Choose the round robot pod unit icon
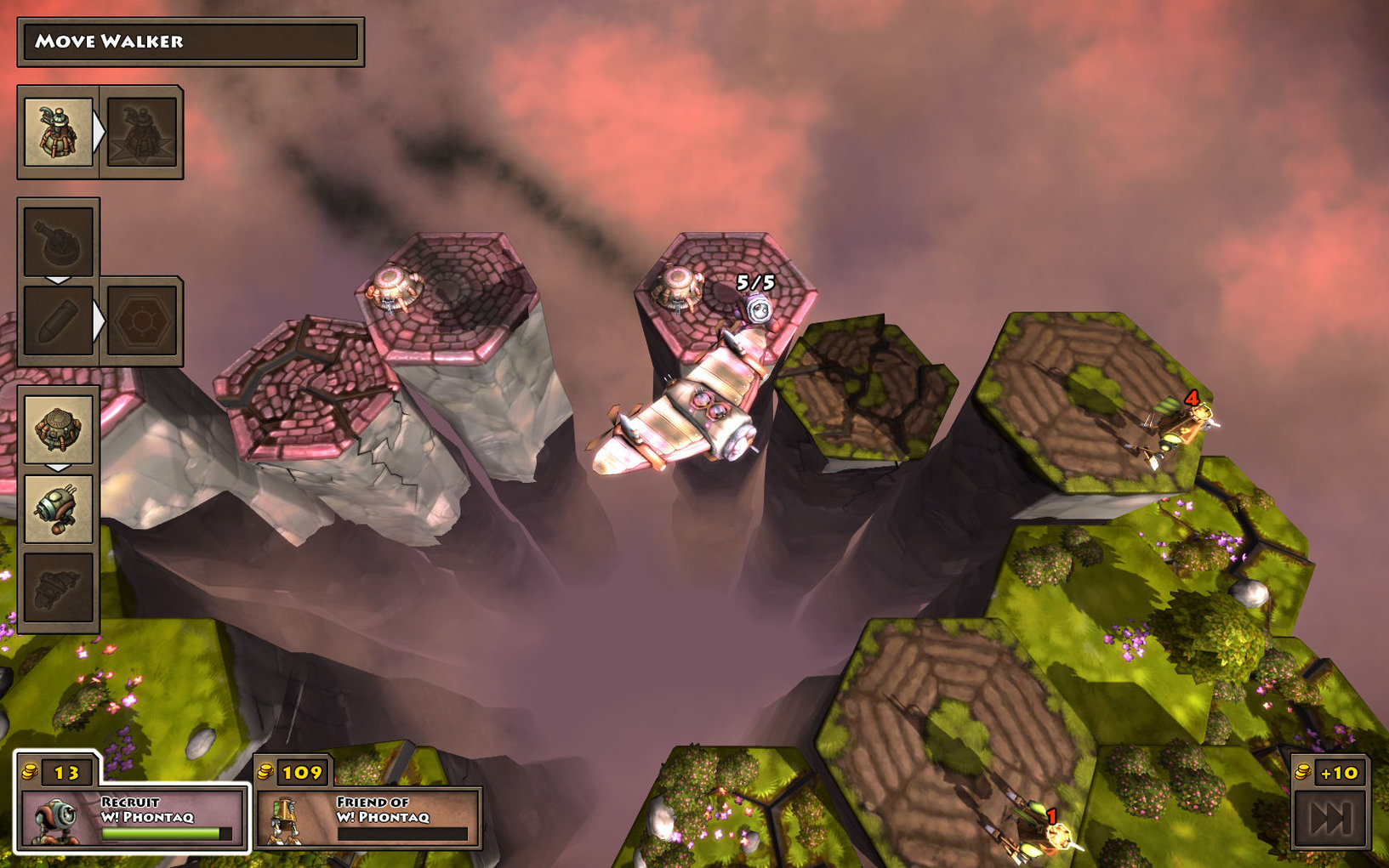Image resolution: width=1389 pixels, height=868 pixels. tap(58, 508)
